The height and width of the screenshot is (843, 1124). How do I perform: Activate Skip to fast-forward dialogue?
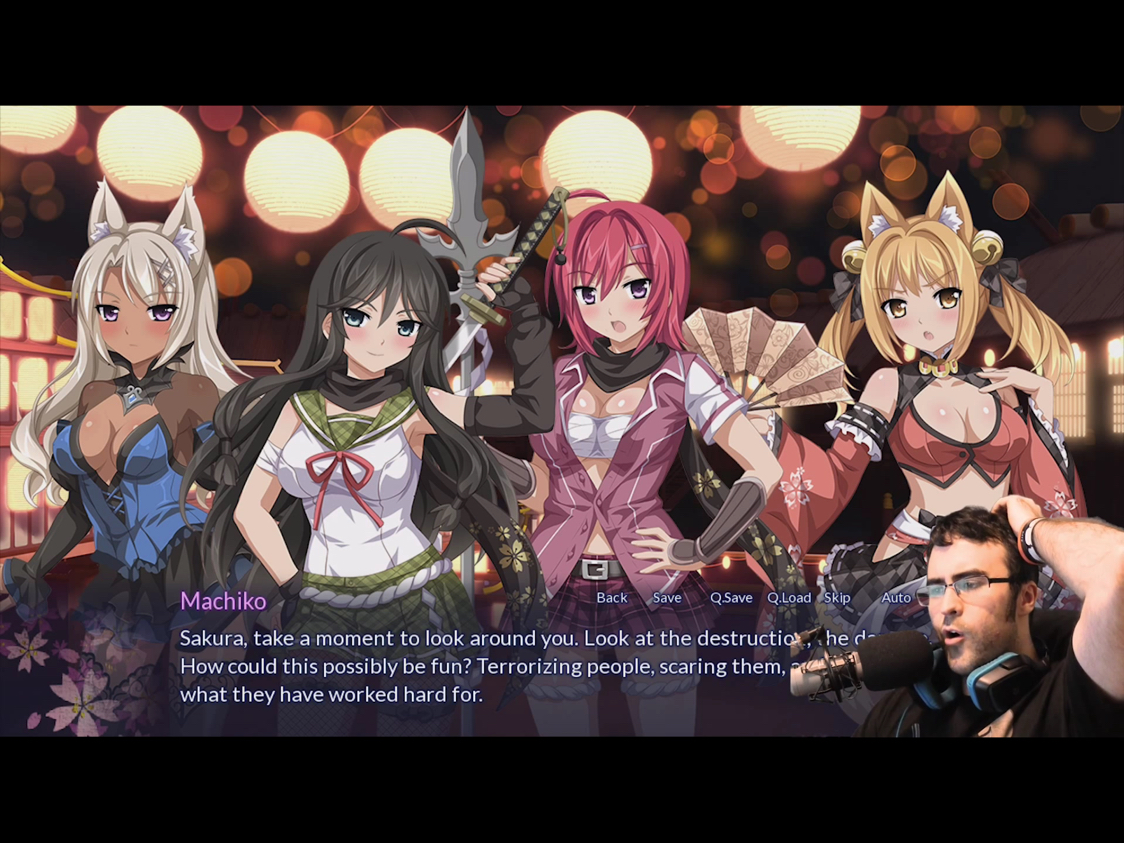pyautogui.click(x=837, y=598)
